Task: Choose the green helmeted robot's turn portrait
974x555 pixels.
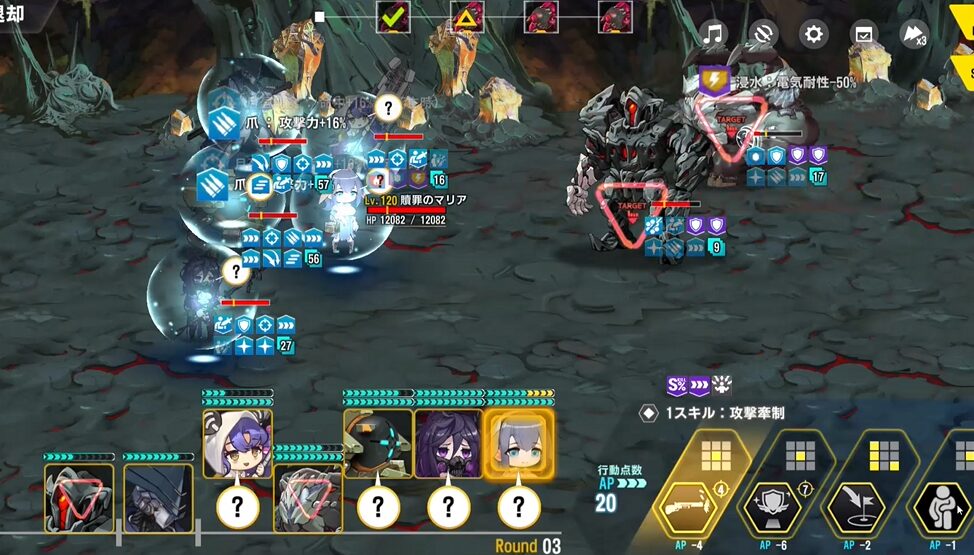Action: (378, 443)
